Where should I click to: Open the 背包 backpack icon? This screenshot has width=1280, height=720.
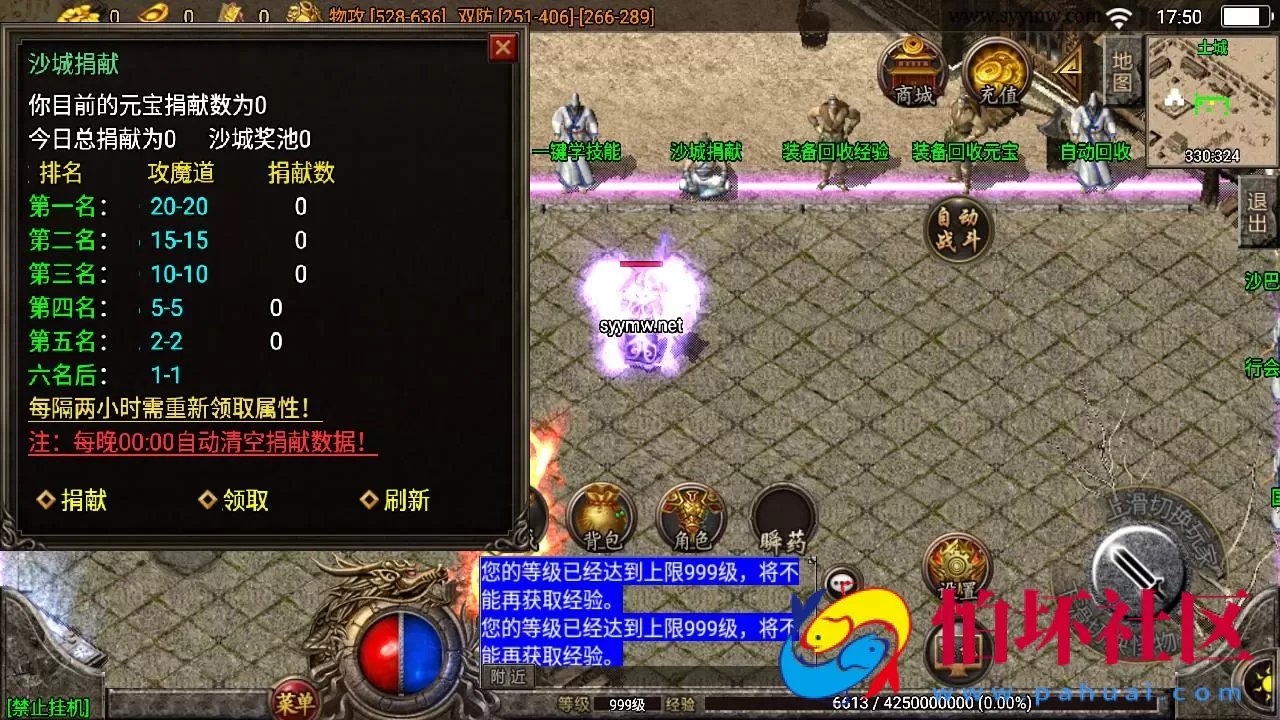[600, 515]
